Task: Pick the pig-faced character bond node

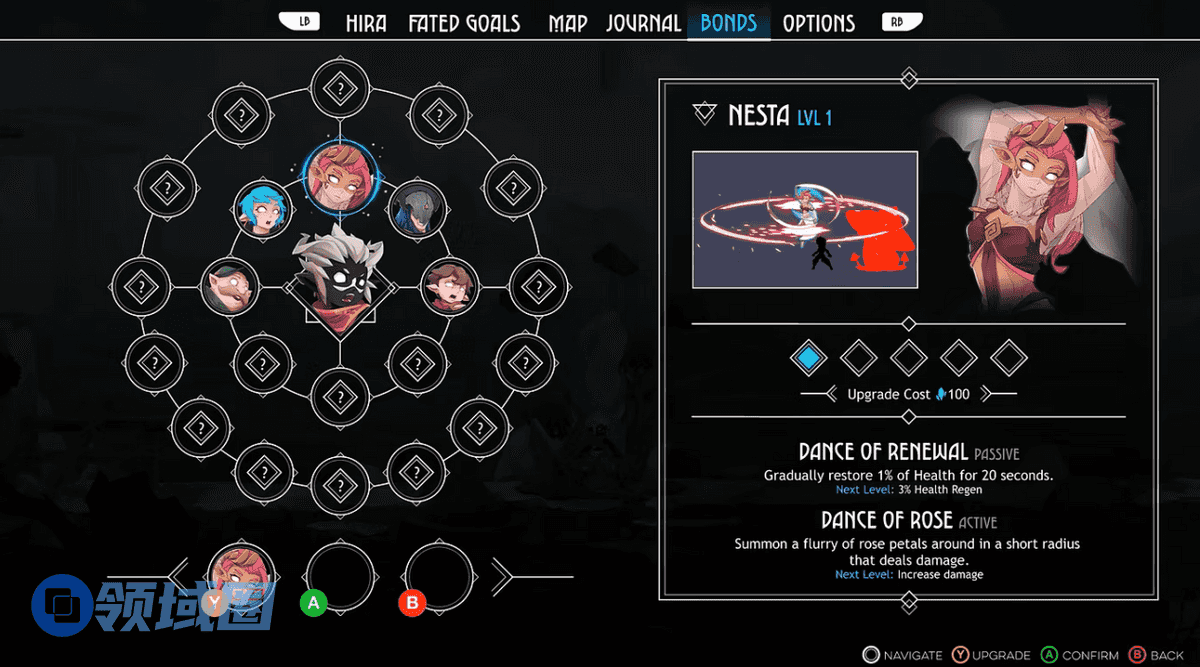Action: pyautogui.click(x=230, y=287)
